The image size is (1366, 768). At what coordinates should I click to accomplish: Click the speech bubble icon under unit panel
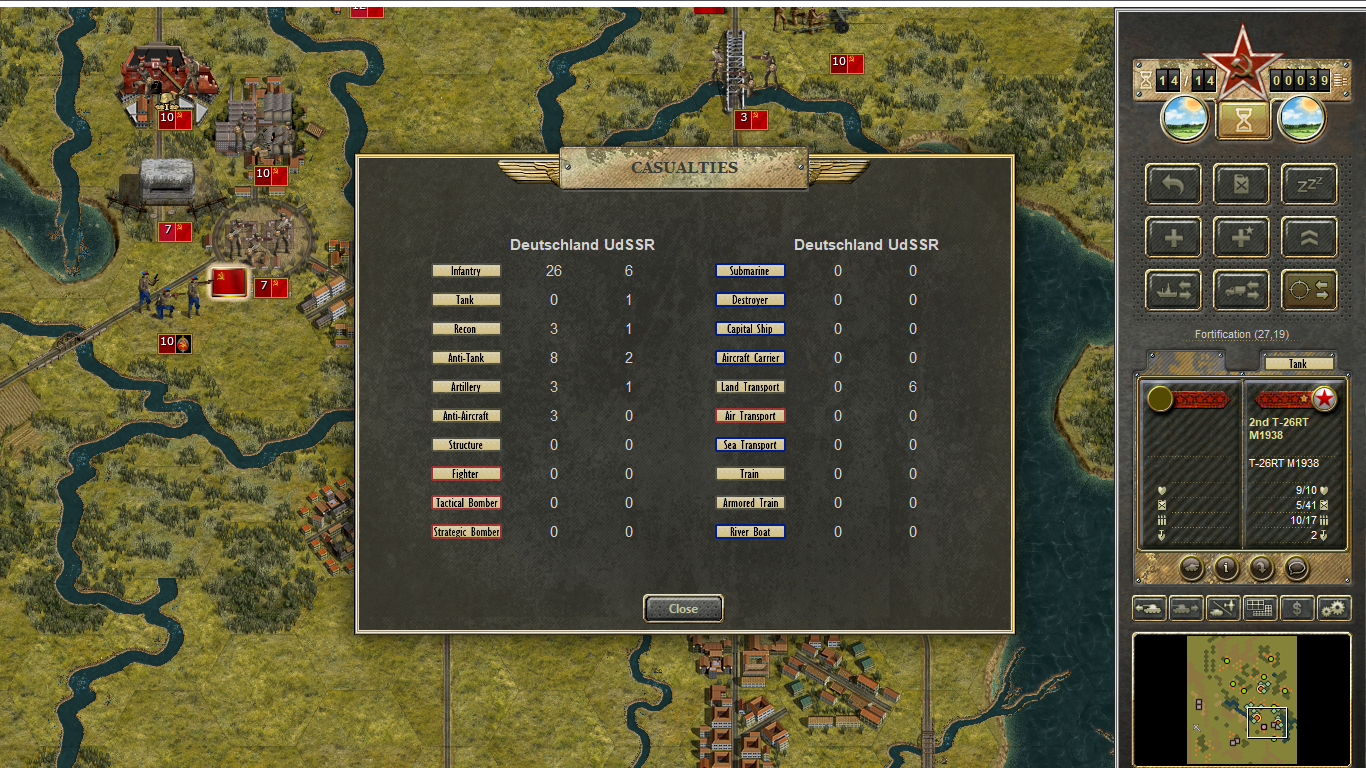pos(1296,568)
